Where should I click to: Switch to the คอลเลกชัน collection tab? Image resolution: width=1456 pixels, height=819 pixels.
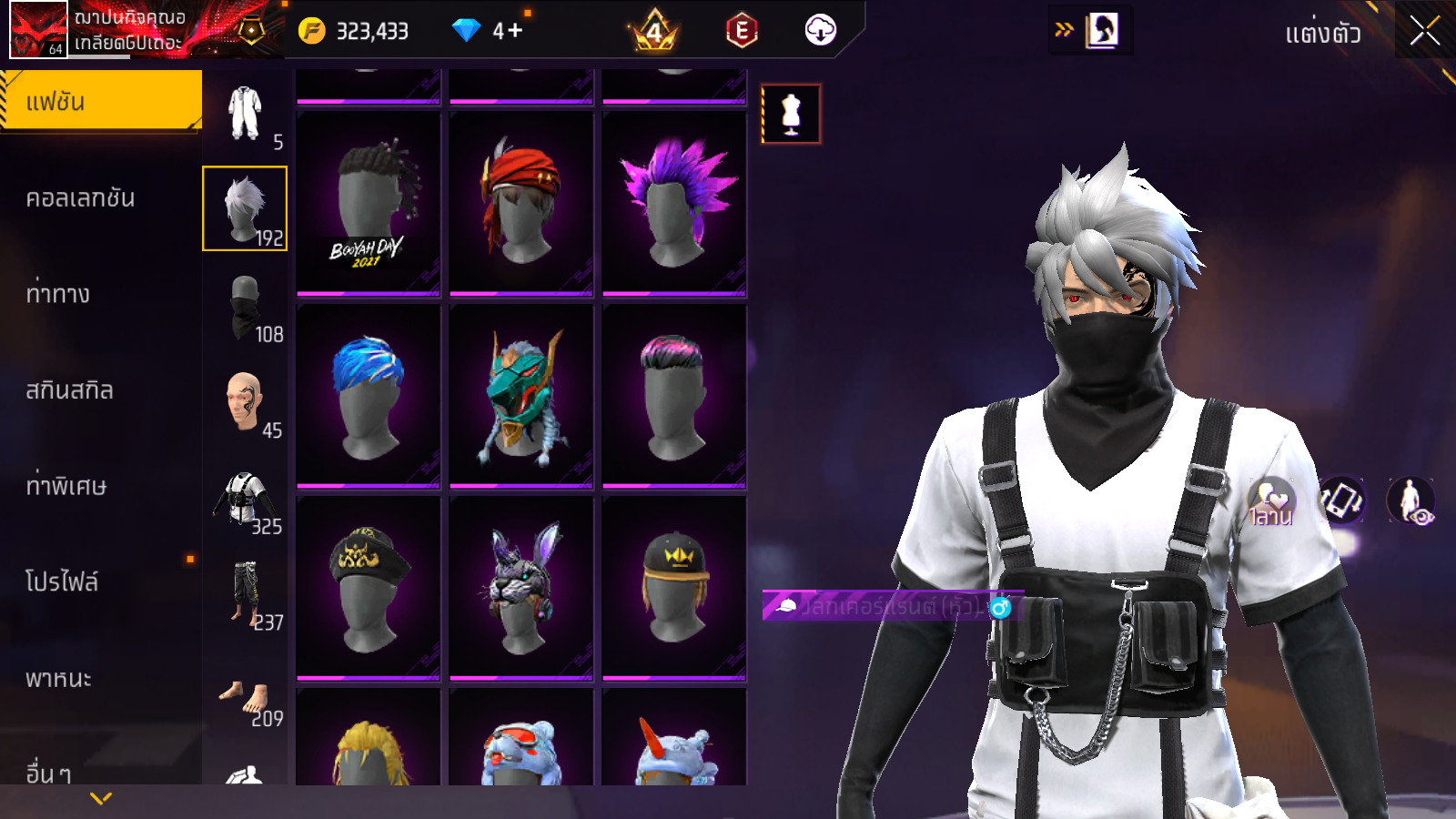pos(81,198)
